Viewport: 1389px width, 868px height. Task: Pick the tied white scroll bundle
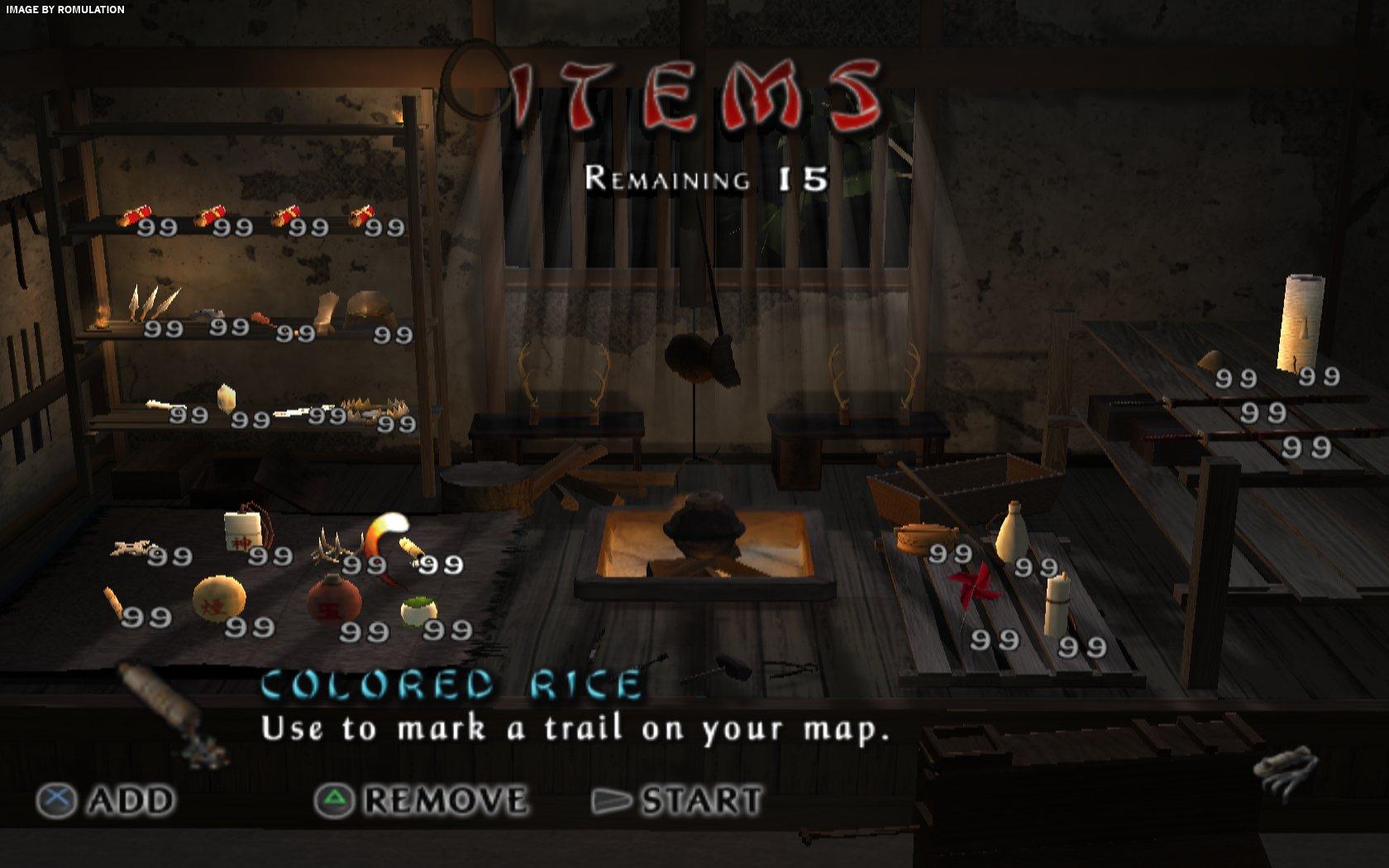tap(1057, 604)
